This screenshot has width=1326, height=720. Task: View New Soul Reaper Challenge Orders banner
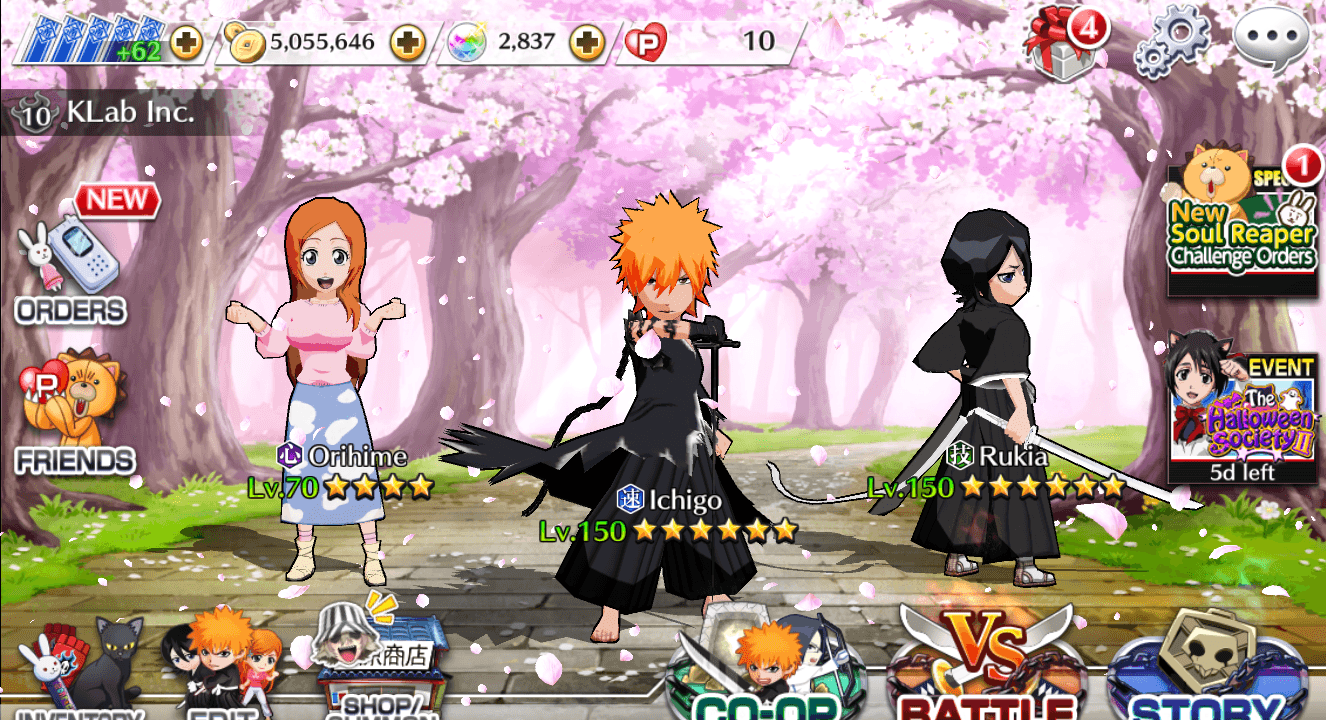point(1243,225)
